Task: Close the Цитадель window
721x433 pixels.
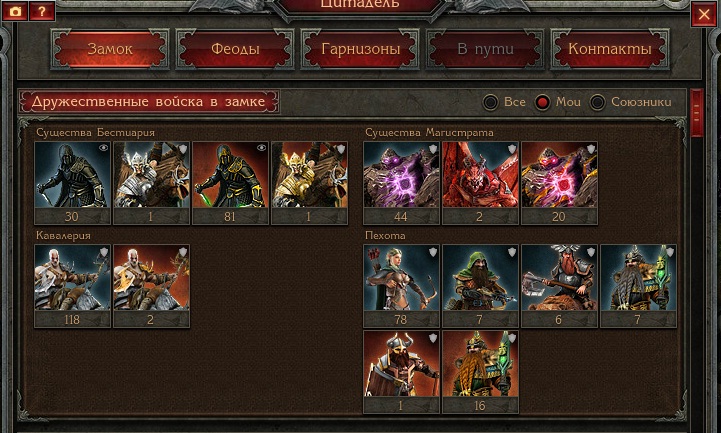Action: click(704, 13)
